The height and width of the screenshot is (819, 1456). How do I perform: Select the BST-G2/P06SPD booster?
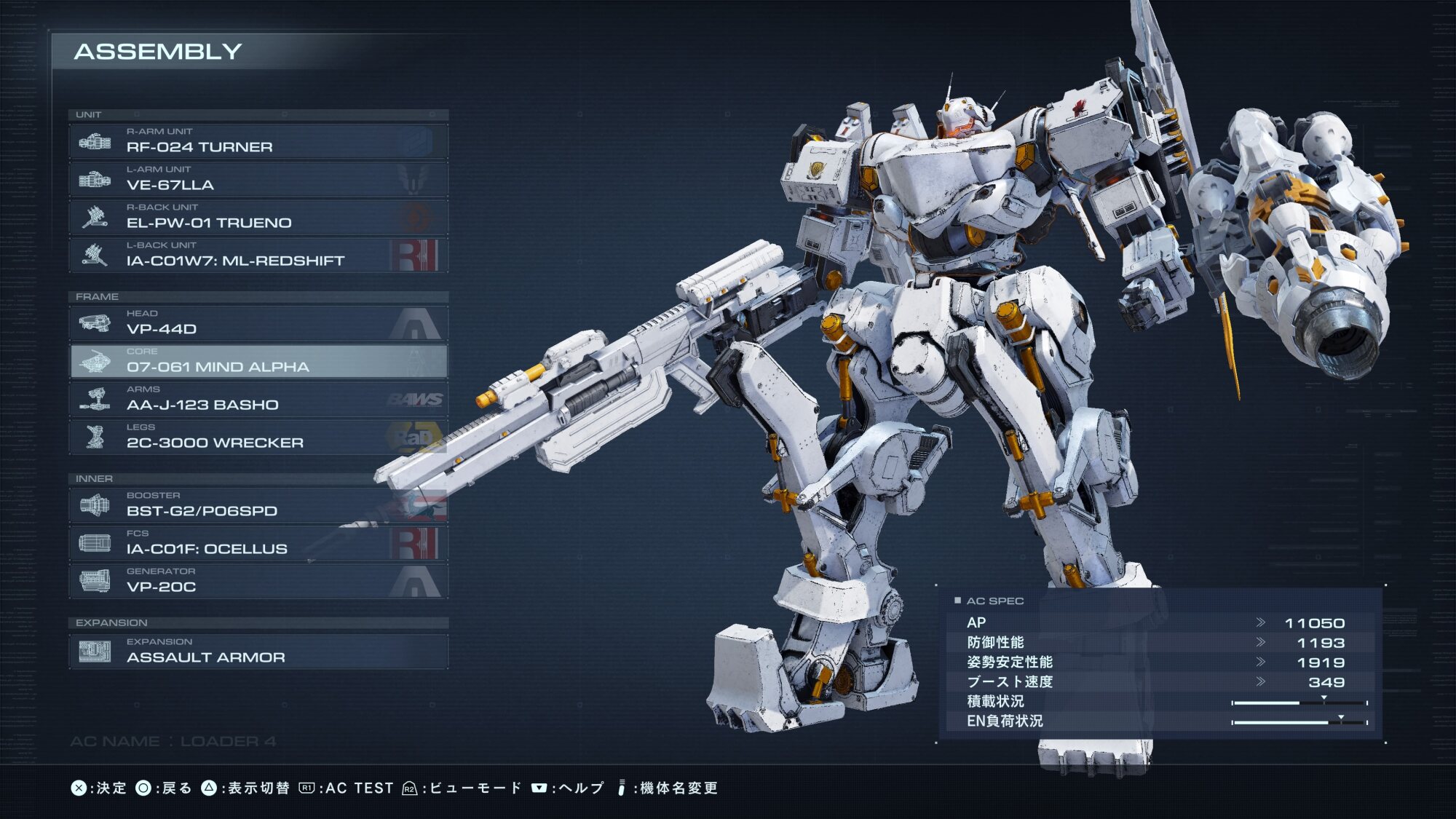click(x=258, y=505)
